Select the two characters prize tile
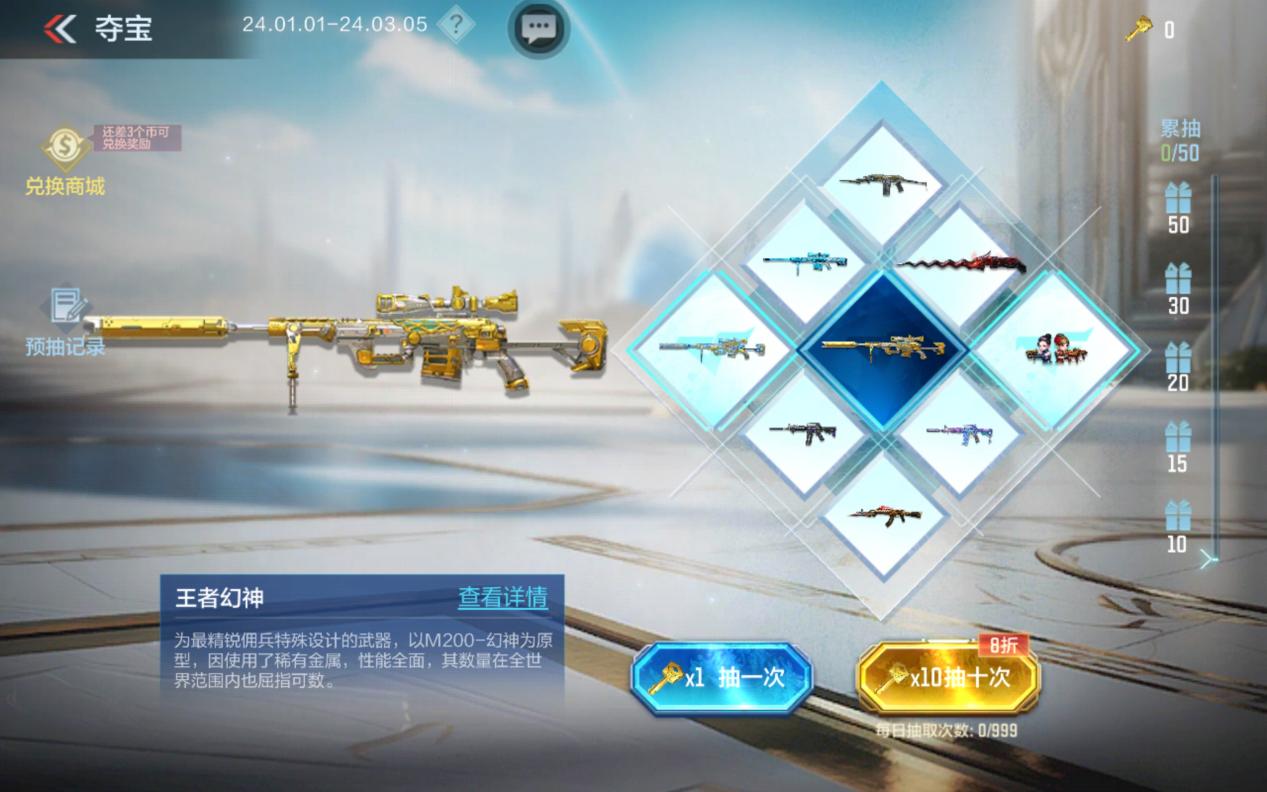This screenshot has height=792, width=1267. coord(1053,350)
